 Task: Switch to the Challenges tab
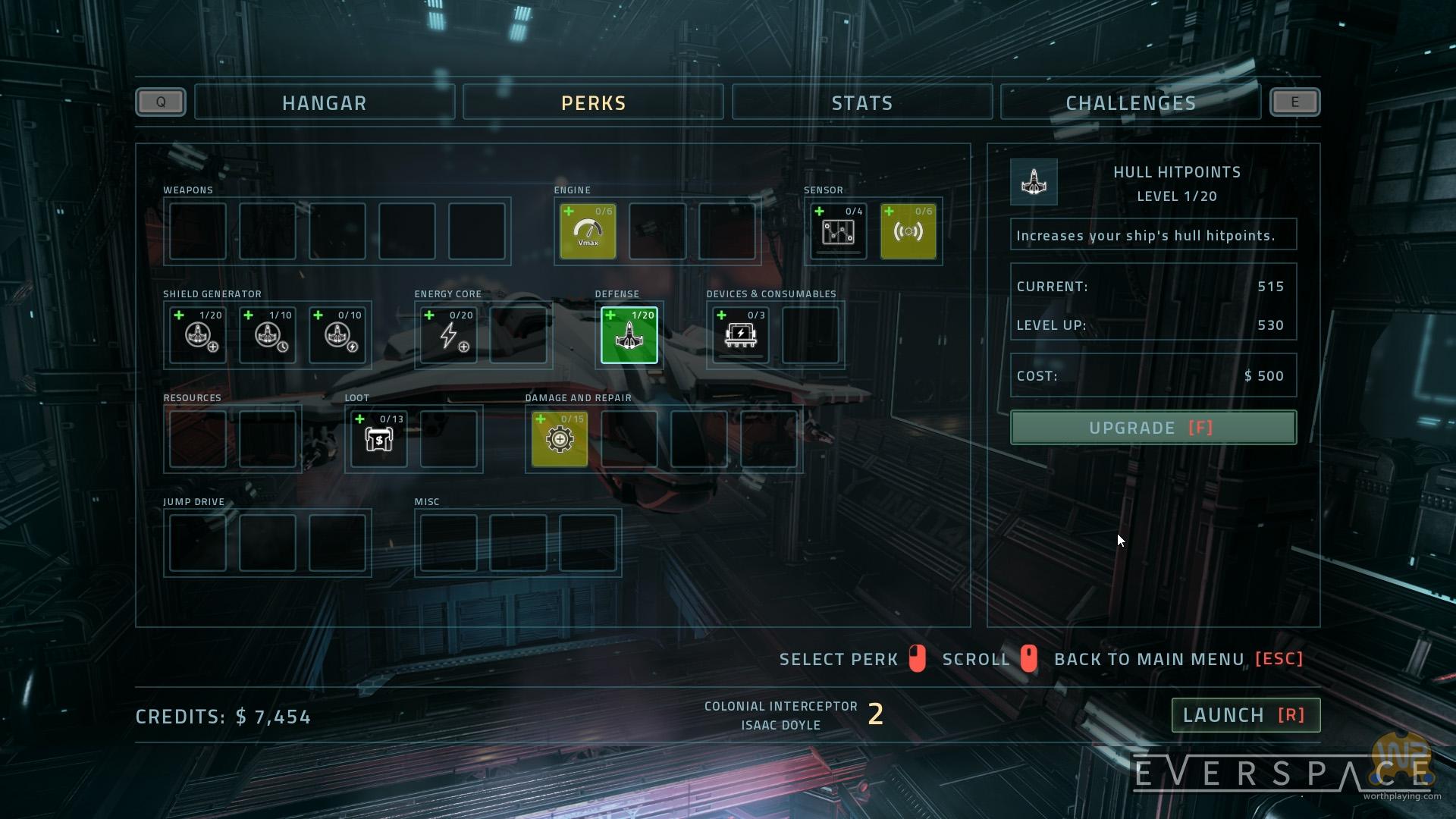point(1131,103)
